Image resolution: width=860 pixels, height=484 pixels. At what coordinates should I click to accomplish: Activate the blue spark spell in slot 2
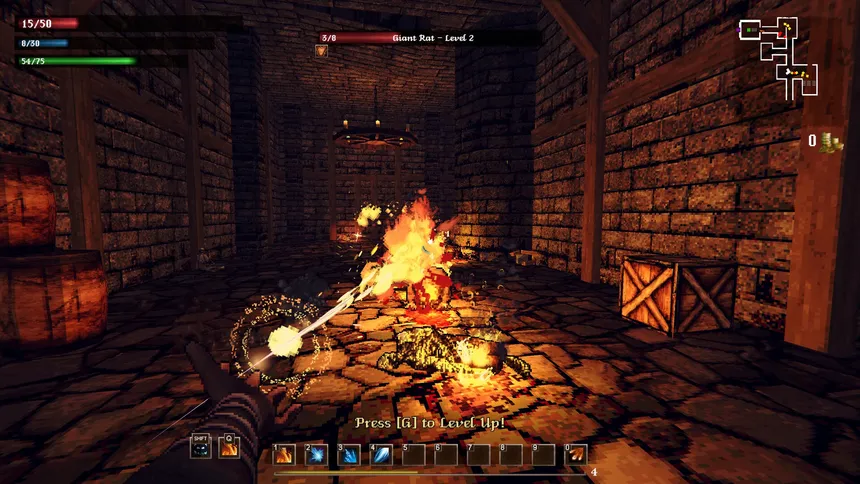[x=316, y=455]
